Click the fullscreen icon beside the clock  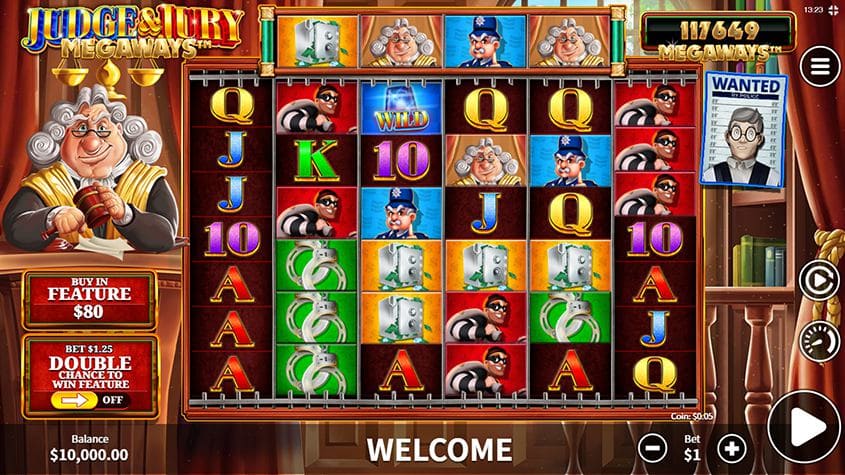(x=833, y=12)
